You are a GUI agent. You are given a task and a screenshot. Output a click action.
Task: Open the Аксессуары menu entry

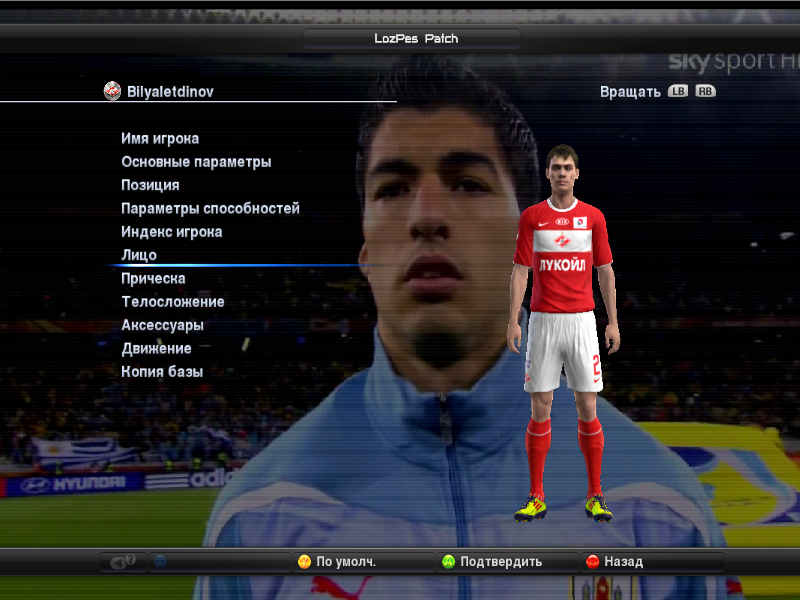pos(162,325)
